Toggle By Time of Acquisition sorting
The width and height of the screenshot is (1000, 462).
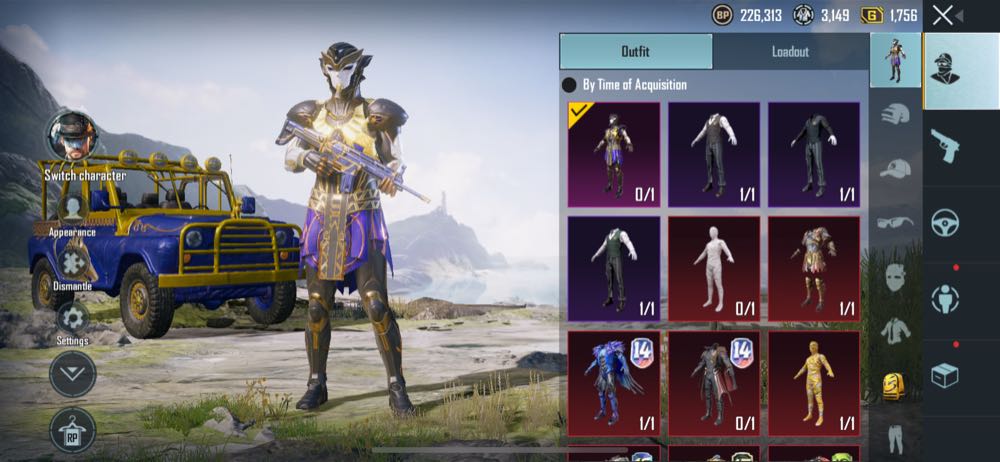pyautogui.click(x=570, y=86)
